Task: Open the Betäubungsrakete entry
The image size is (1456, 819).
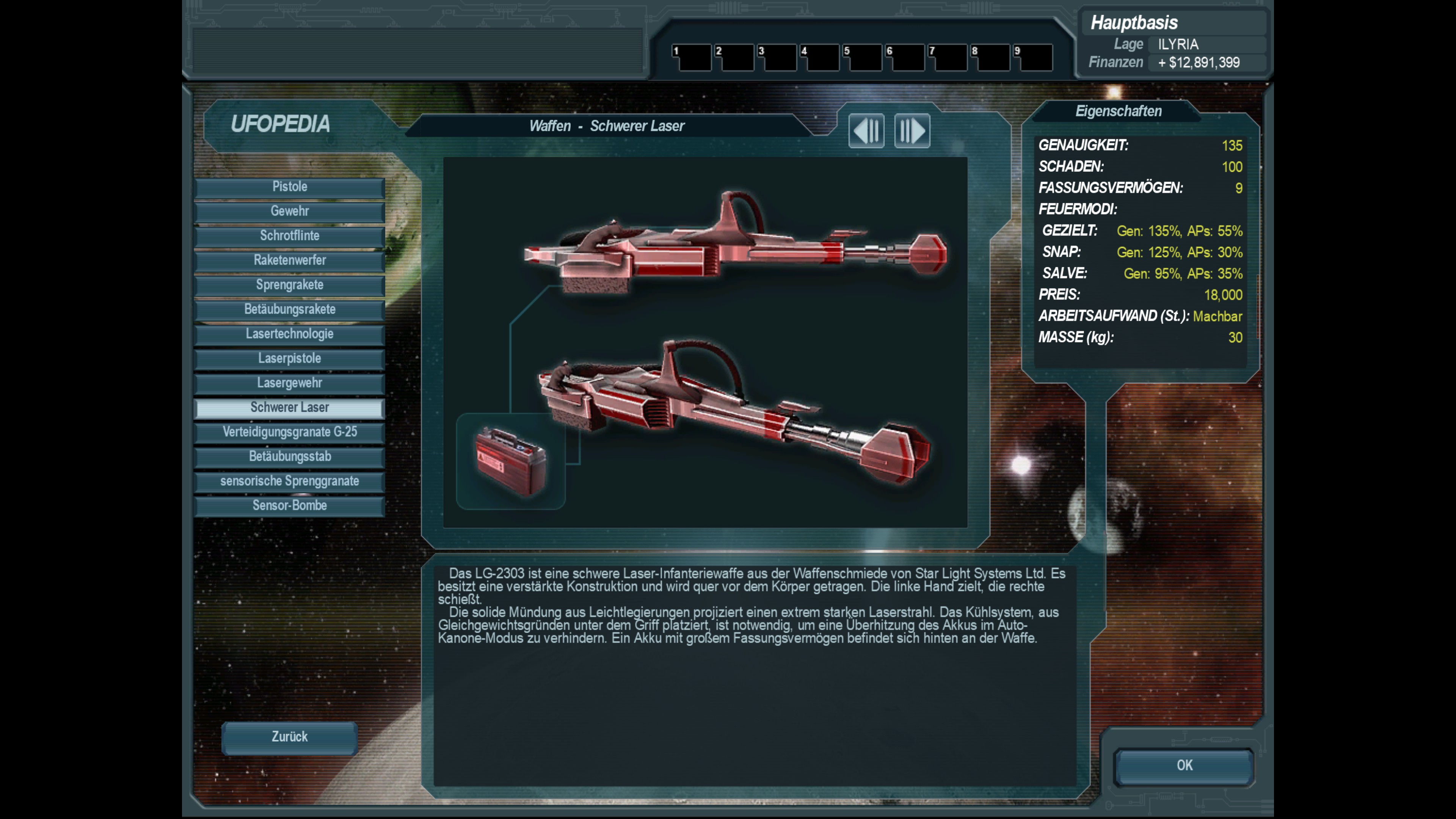Action: pos(289,310)
